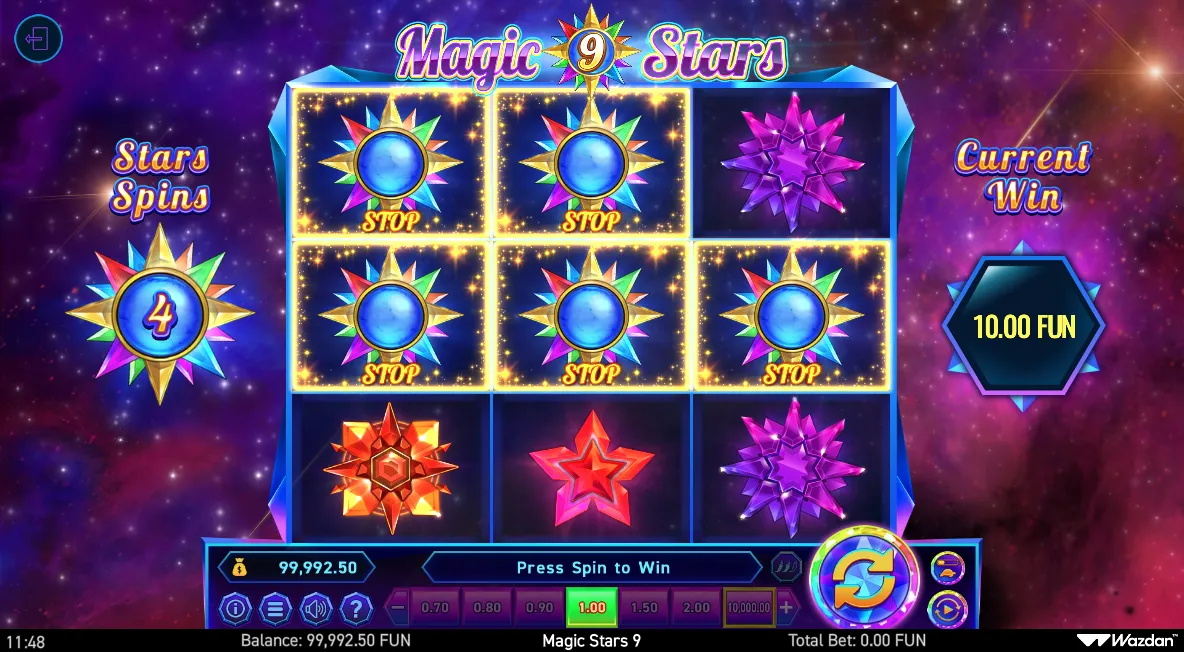Increase the bet with the plus button
The height and width of the screenshot is (652, 1184).
tap(787, 607)
